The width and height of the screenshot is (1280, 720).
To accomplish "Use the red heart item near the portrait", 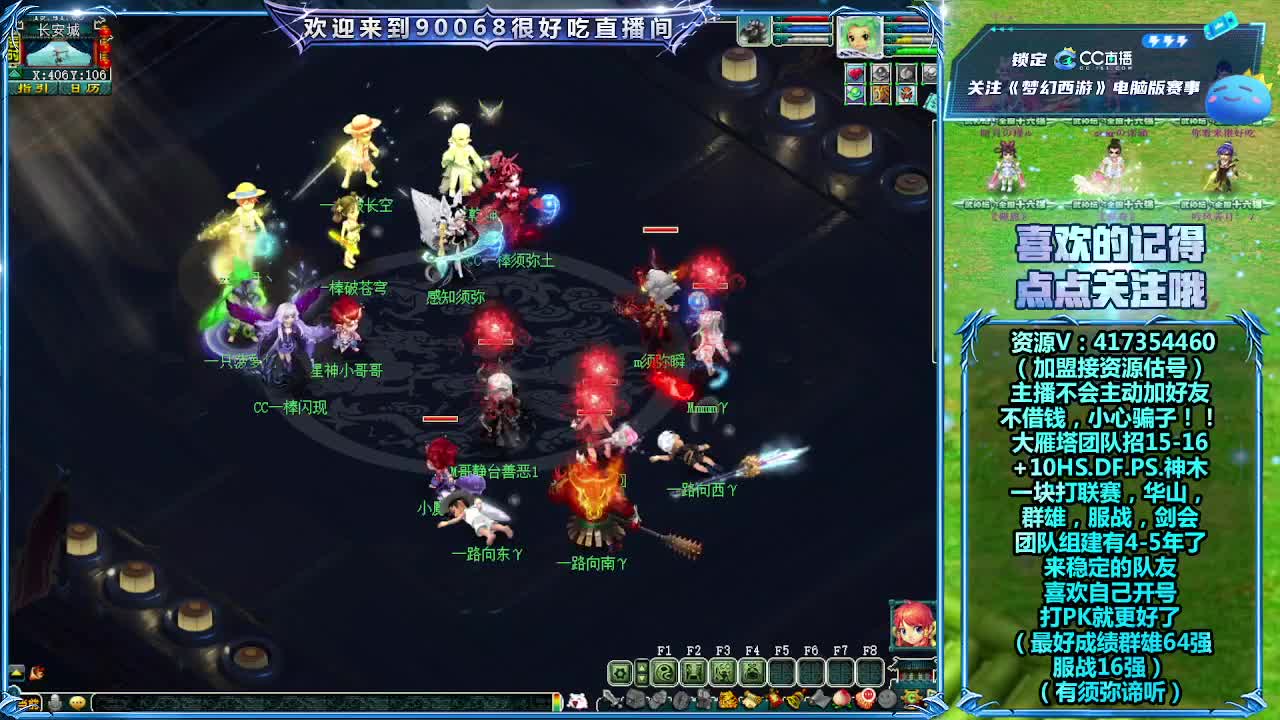I will (x=856, y=72).
